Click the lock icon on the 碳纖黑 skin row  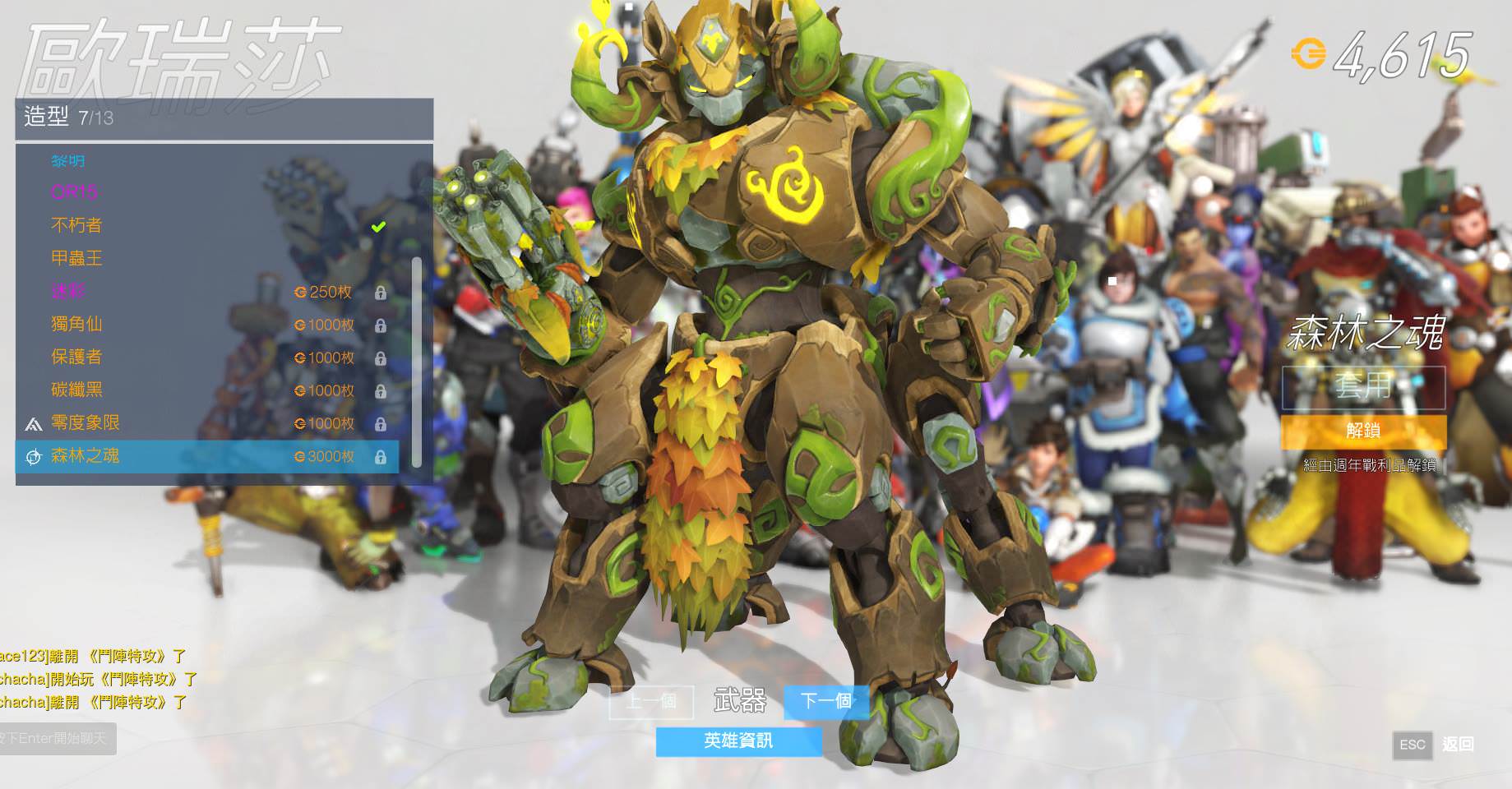[381, 391]
